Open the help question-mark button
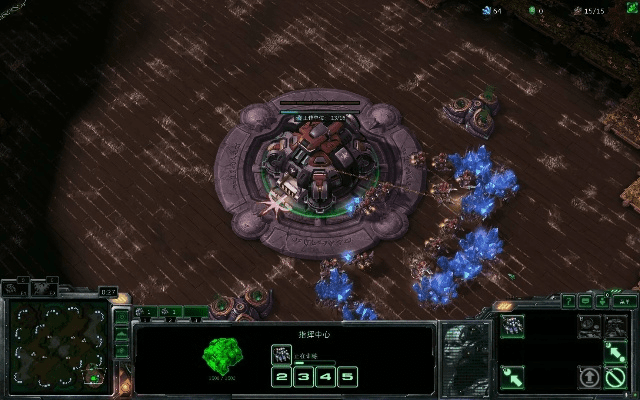Screen dimensions: 640x400 (568, 300)
